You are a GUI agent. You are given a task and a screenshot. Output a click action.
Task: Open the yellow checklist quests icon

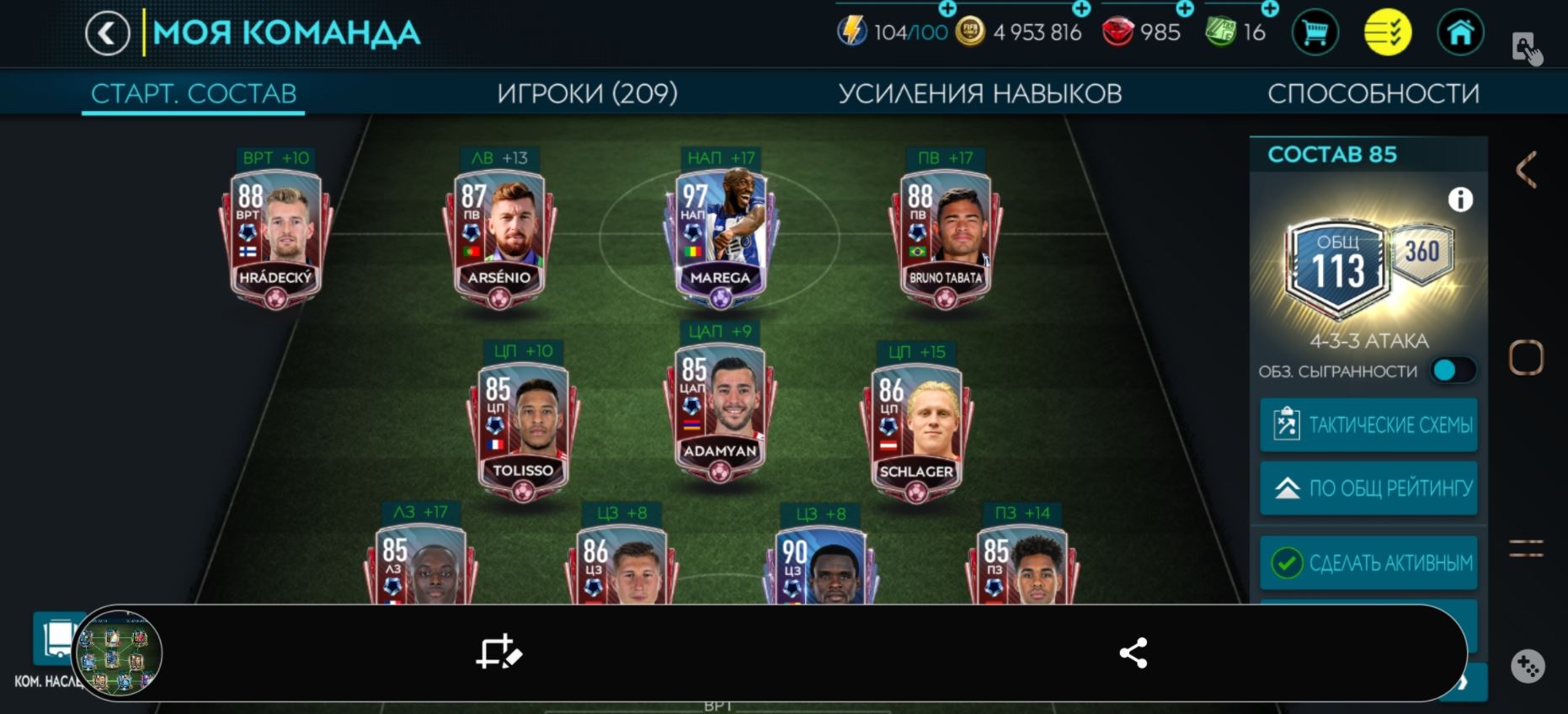(x=1387, y=33)
